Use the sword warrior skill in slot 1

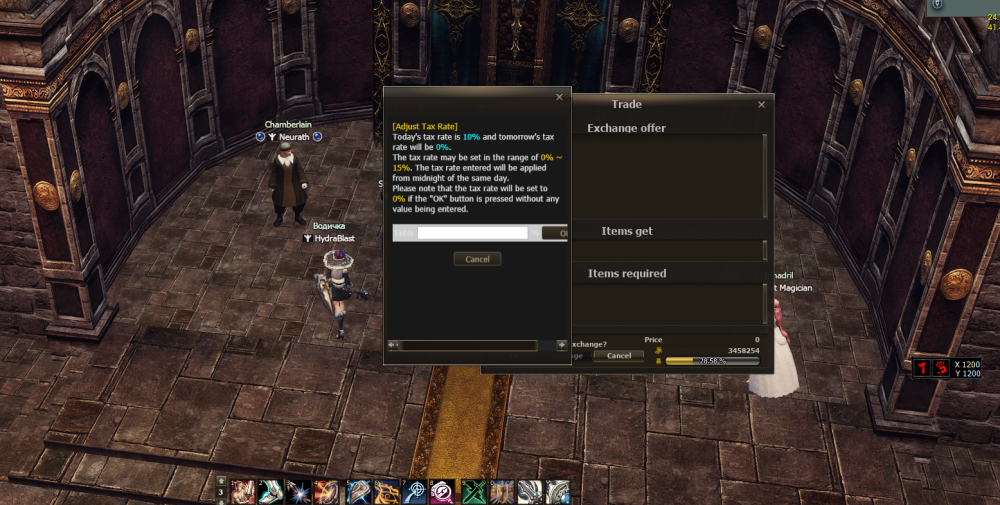click(243, 492)
